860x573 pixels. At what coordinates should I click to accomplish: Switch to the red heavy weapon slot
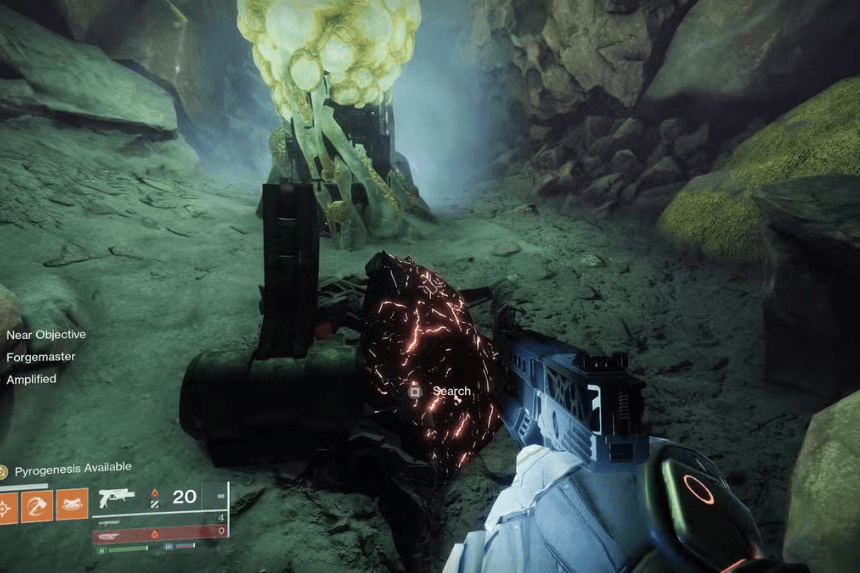tap(160, 534)
